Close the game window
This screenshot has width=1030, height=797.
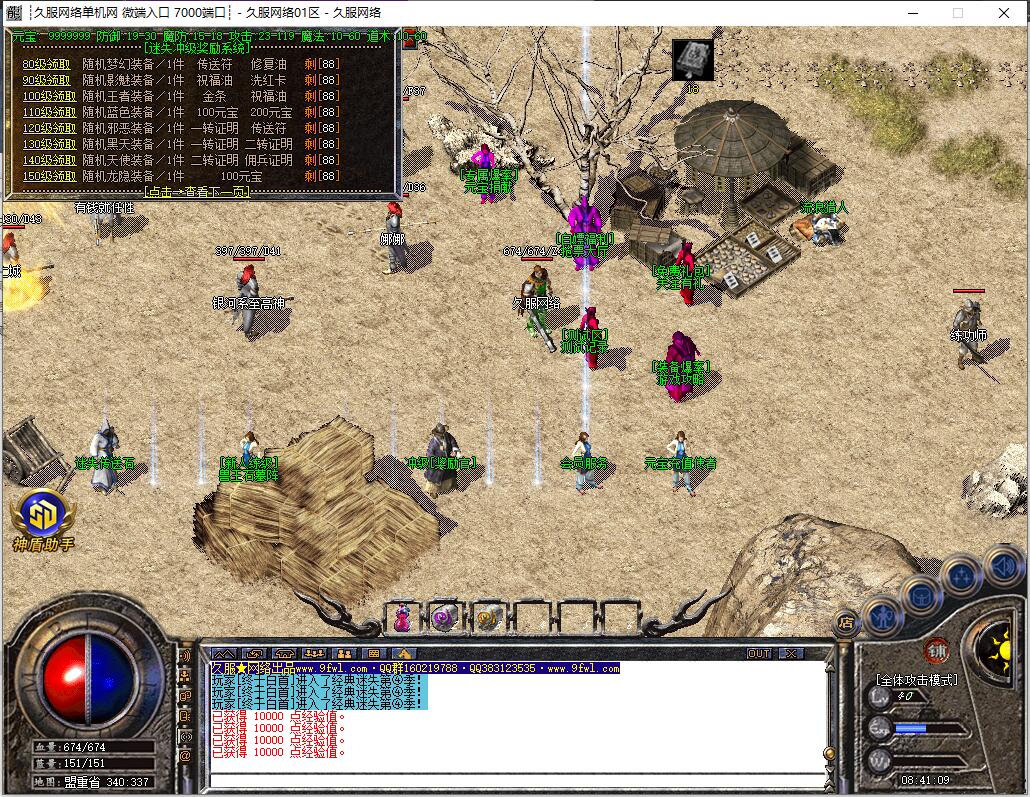pos(1004,13)
